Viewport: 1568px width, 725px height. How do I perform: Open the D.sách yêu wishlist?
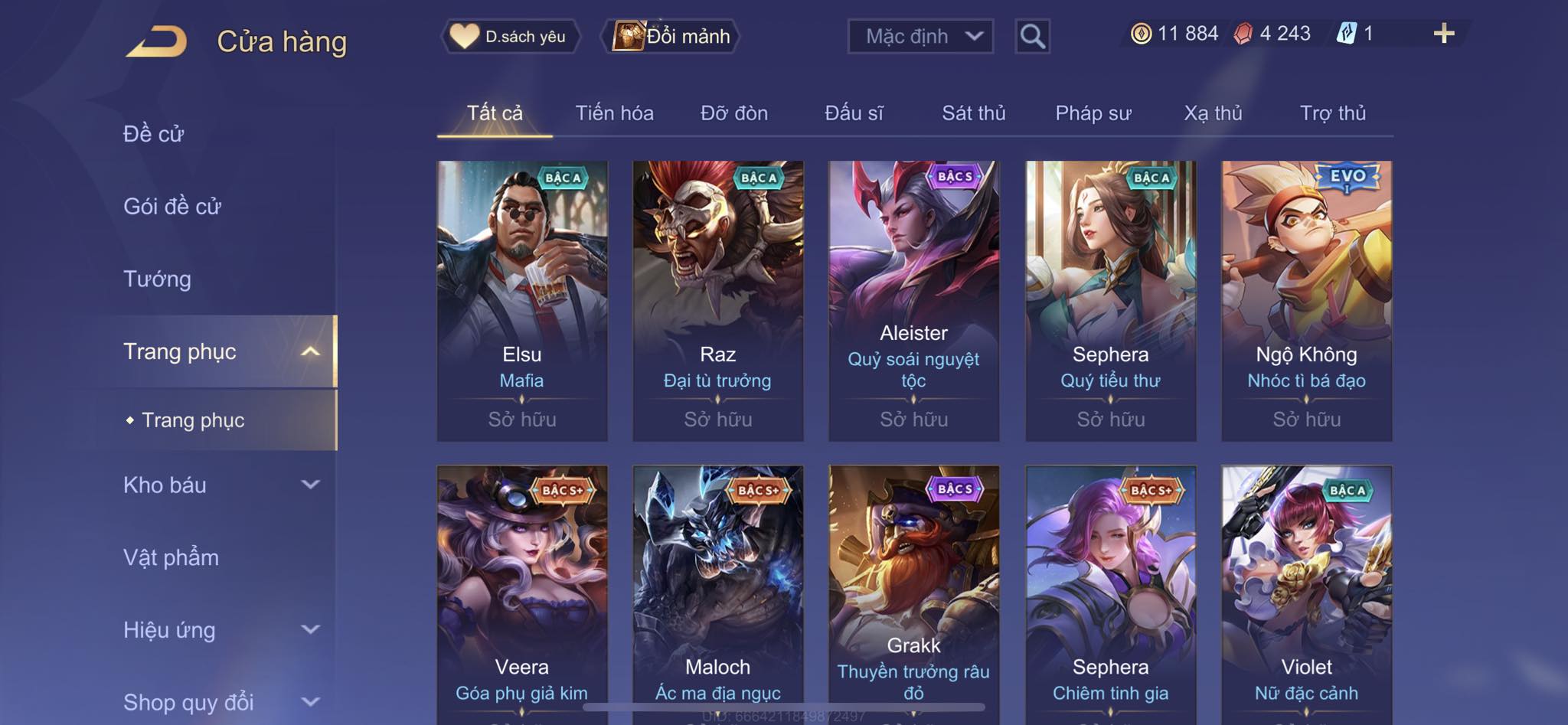point(510,36)
